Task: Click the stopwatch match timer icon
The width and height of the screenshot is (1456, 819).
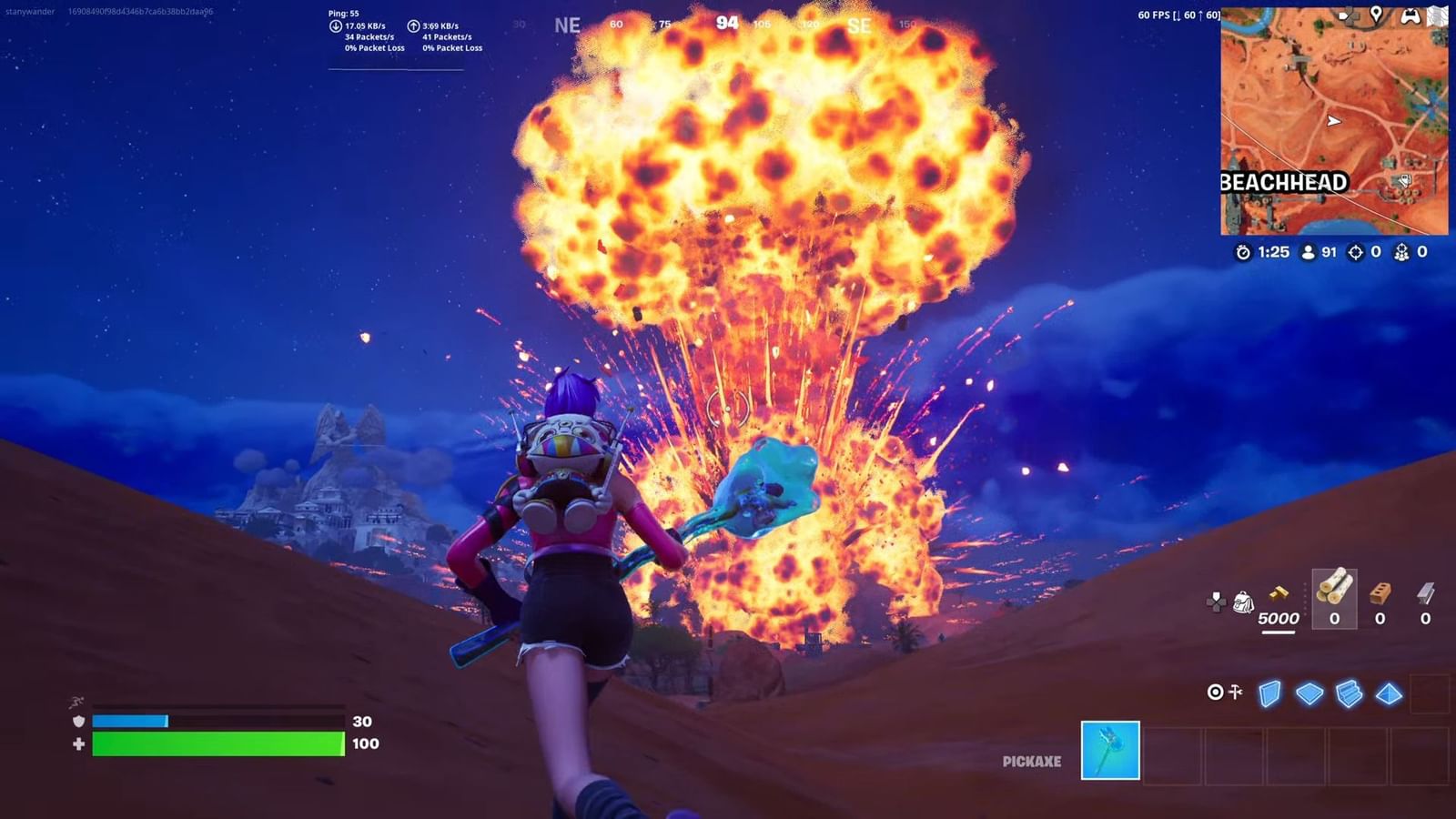Action: click(1243, 252)
